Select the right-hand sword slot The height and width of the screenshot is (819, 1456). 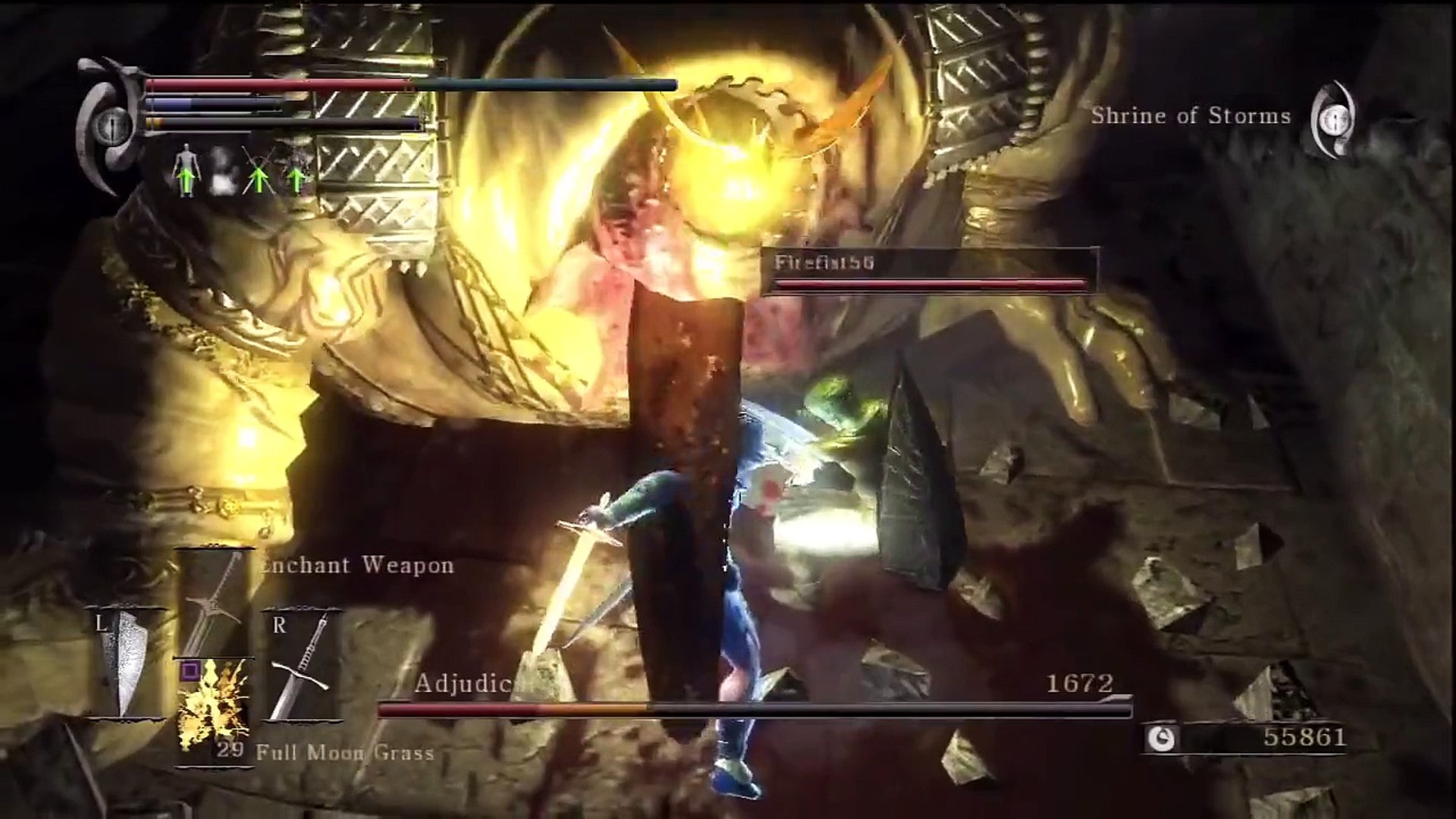pyautogui.click(x=301, y=665)
